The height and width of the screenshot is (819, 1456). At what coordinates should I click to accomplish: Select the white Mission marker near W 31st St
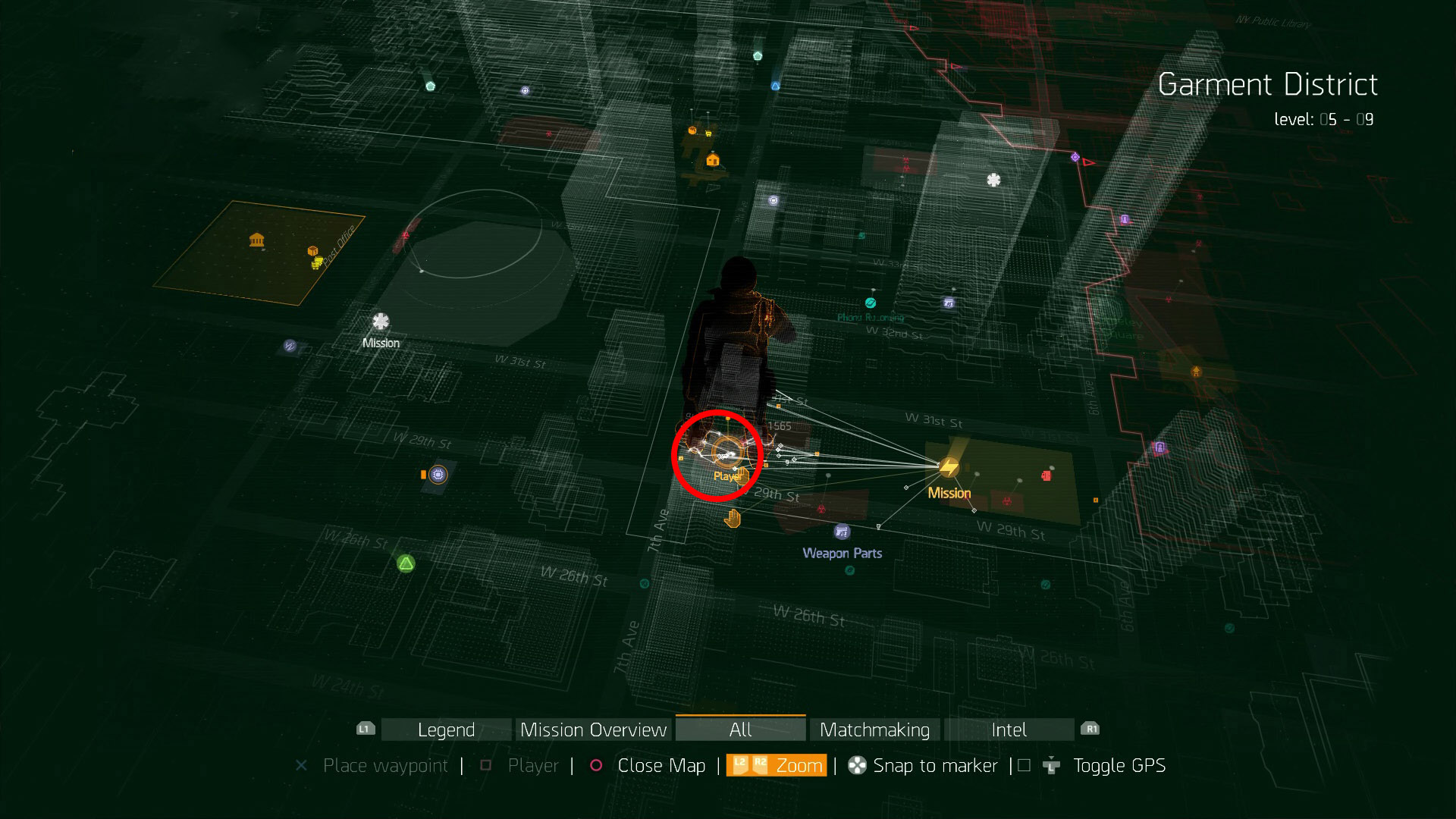pos(381,322)
